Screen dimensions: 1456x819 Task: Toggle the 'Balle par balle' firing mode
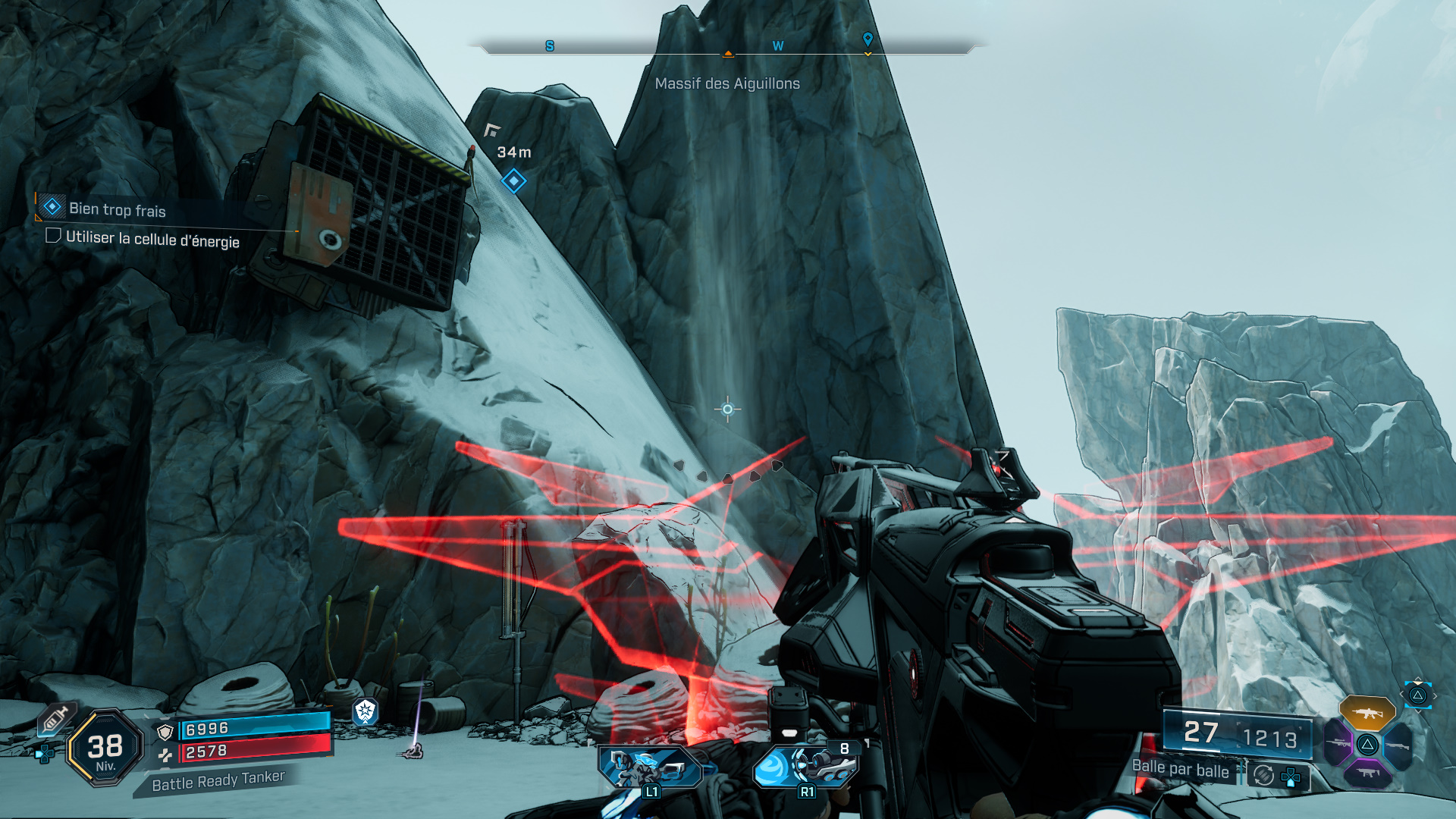[1180, 769]
